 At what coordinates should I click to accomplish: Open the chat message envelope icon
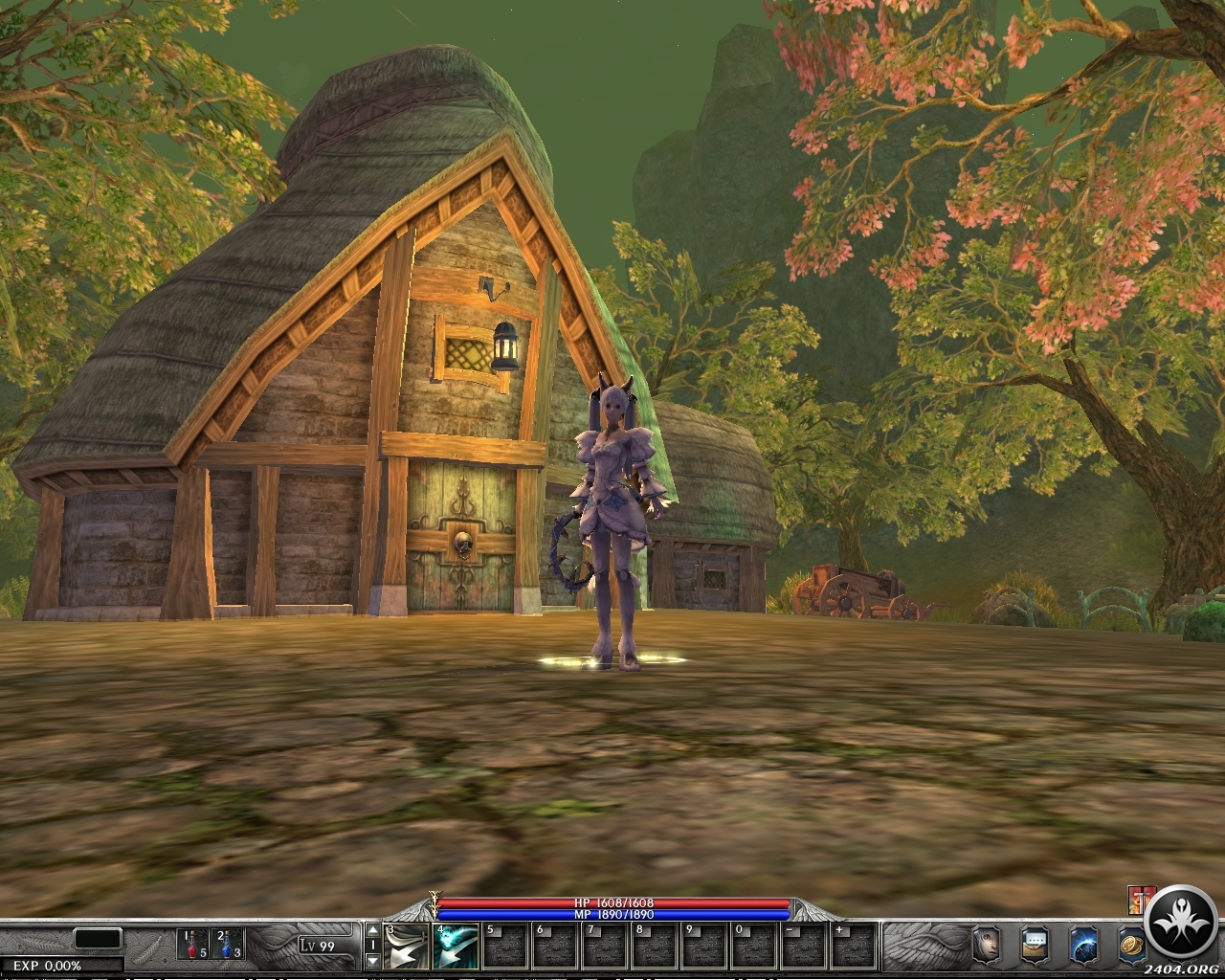(1035, 945)
